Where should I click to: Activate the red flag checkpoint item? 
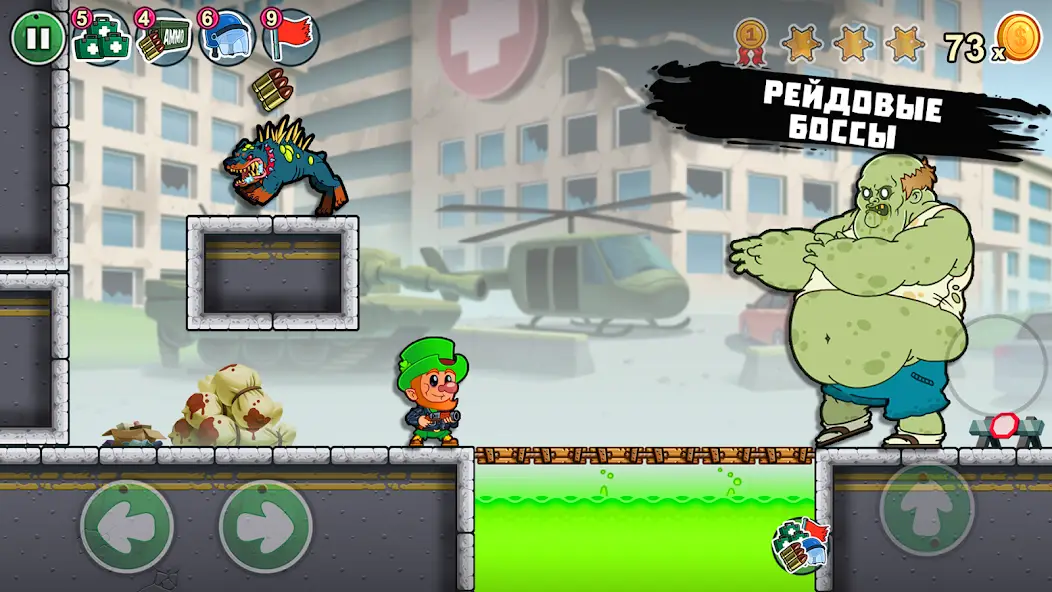coord(291,39)
